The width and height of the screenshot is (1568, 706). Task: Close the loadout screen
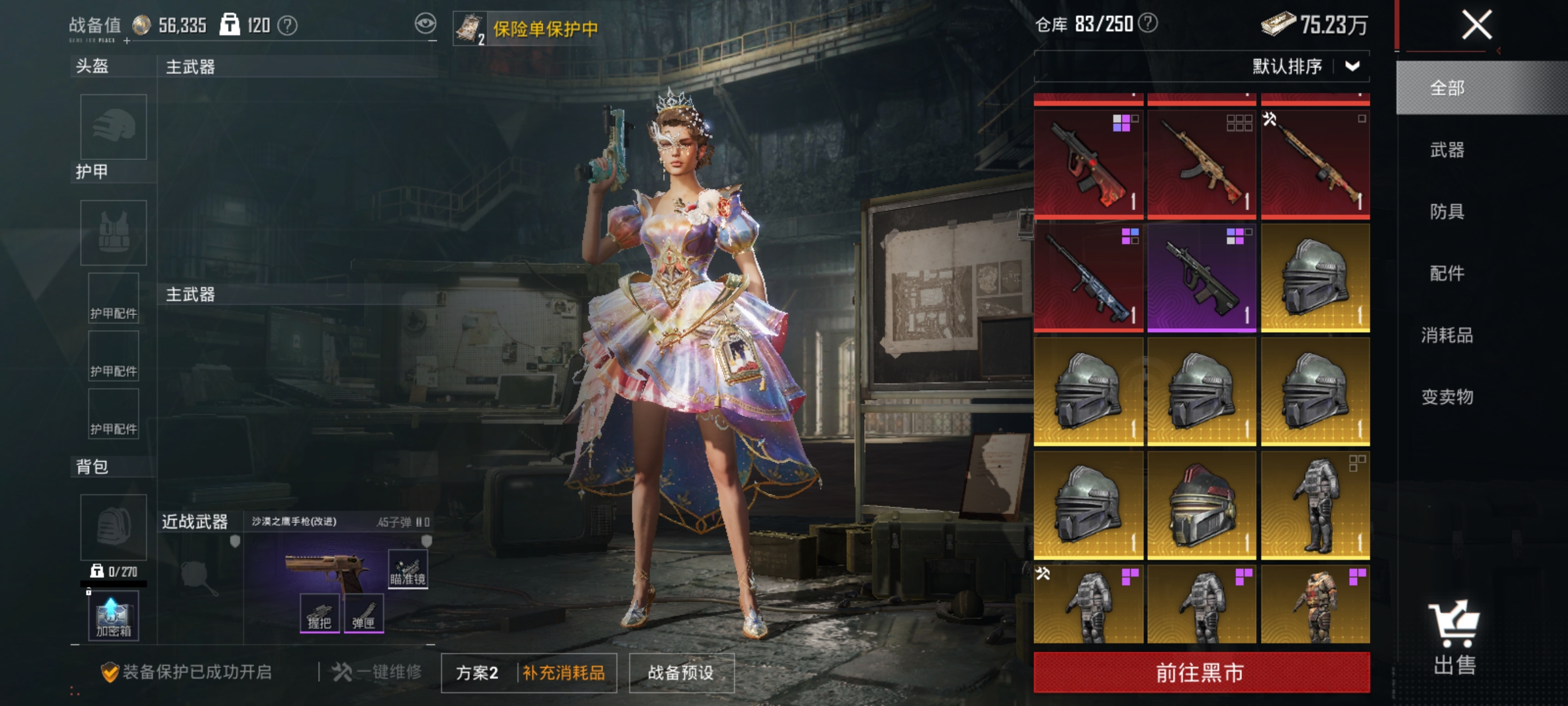point(1476,25)
